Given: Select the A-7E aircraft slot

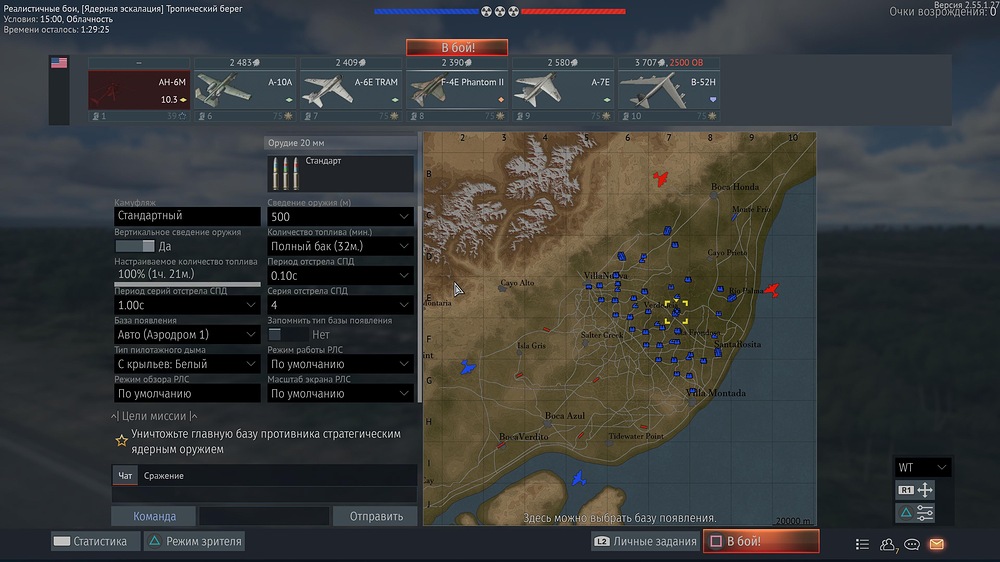Looking at the screenshot, I should [563, 90].
